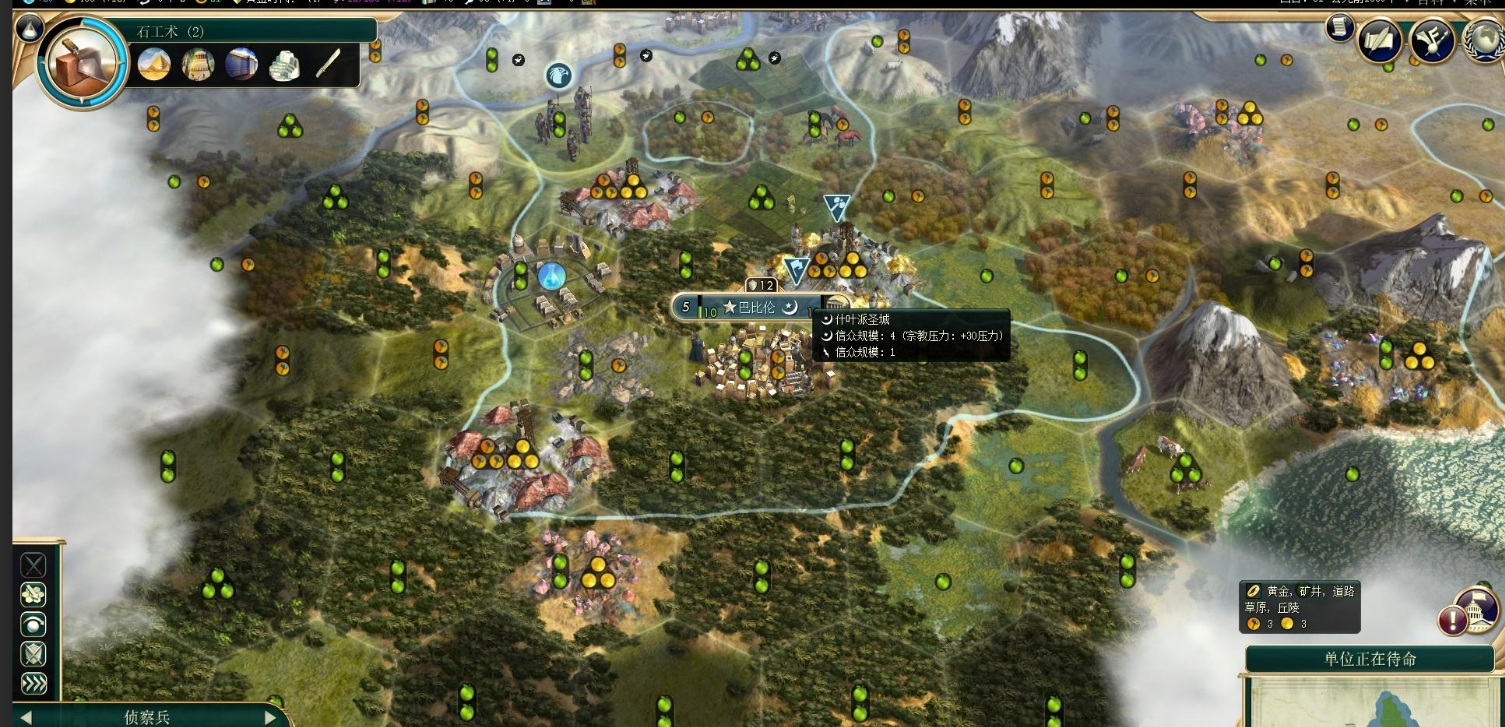Click the white stone quarry icon
Image resolution: width=1505 pixels, height=727 pixels.
click(284, 66)
